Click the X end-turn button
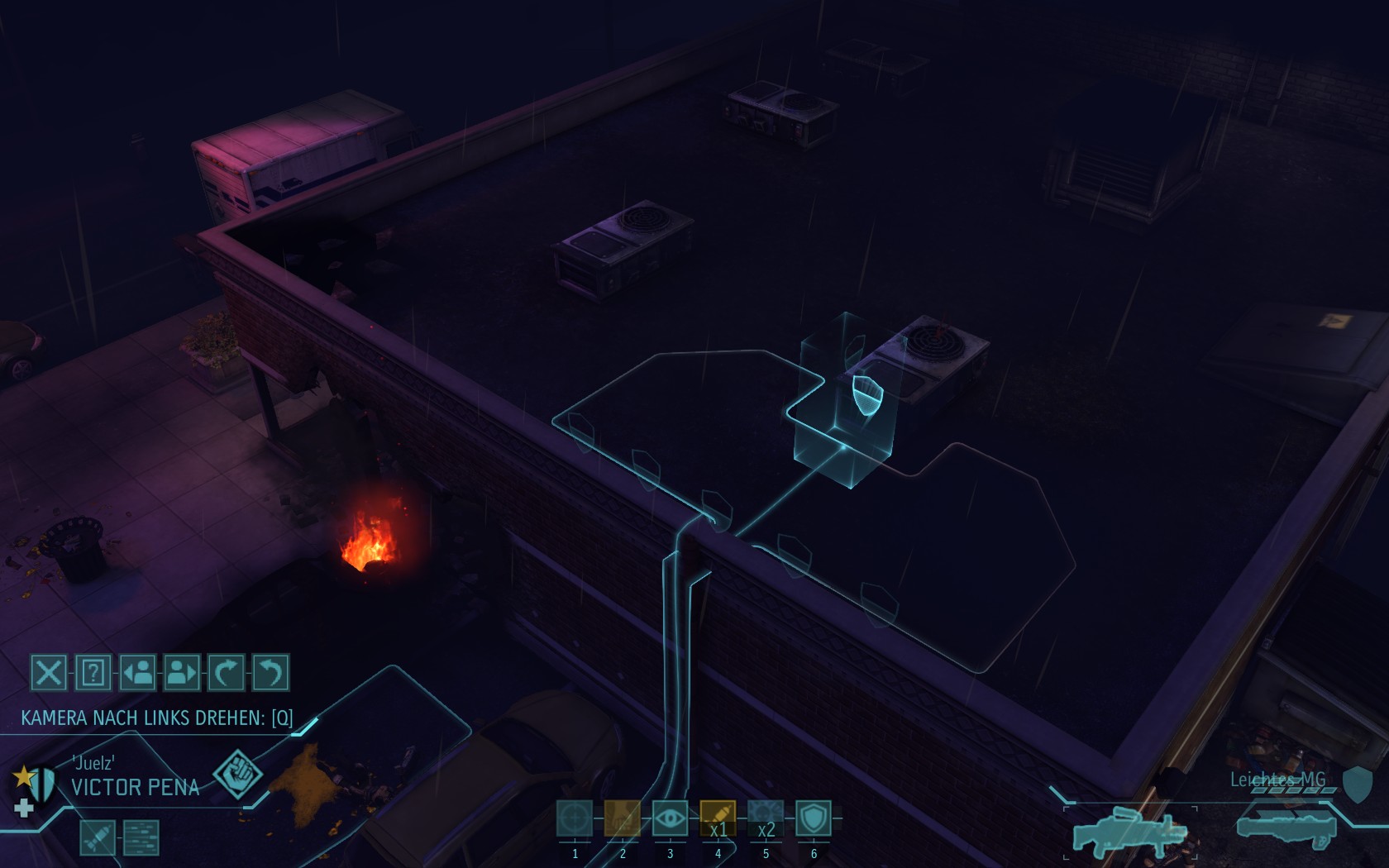Screen dimensions: 1389x868 (49, 672)
